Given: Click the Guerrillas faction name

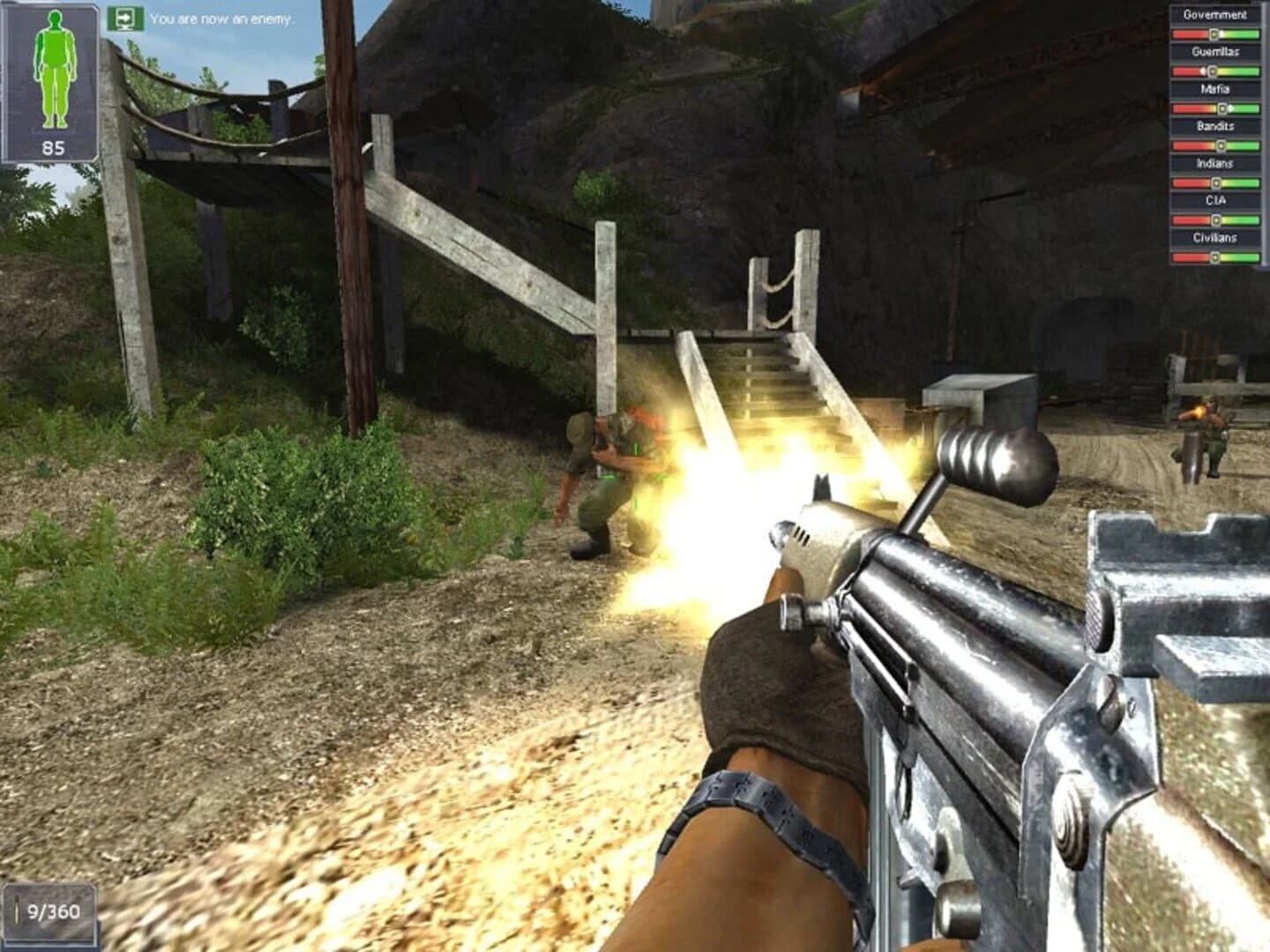Looking at the screenshot, I should (x=1214, y=52).
